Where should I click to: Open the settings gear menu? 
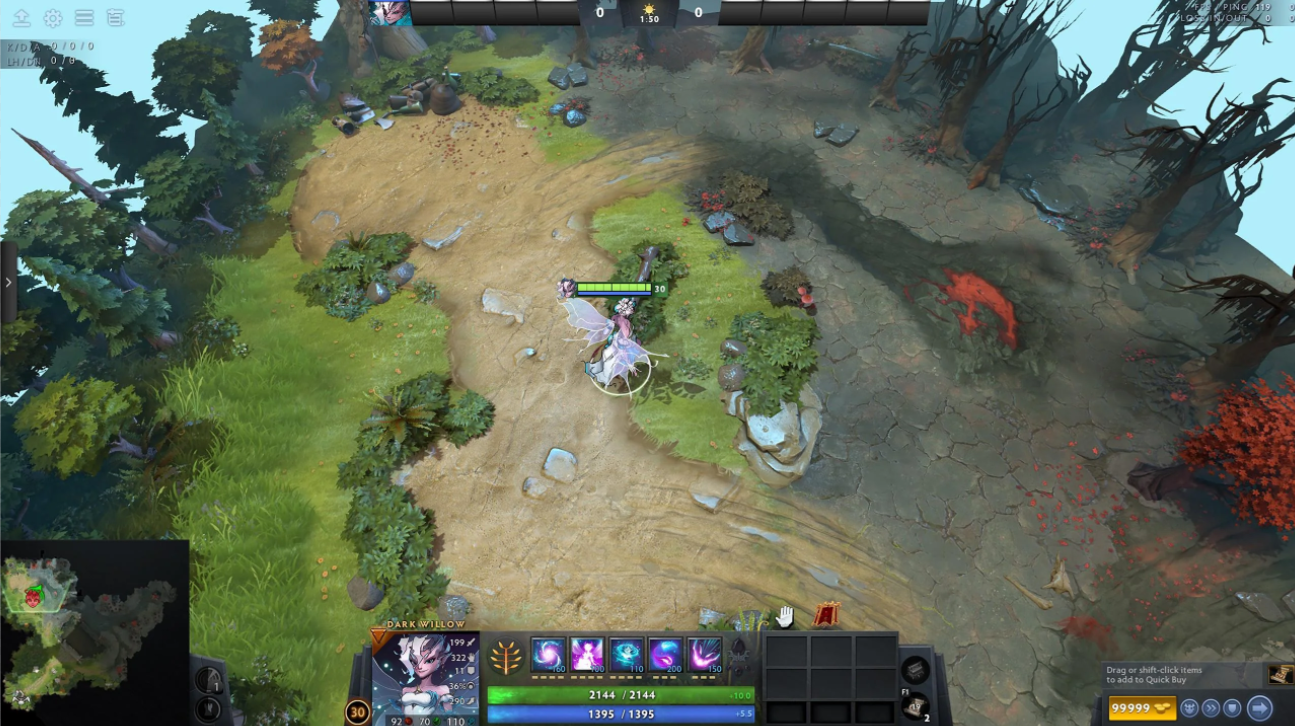[53, 18]
